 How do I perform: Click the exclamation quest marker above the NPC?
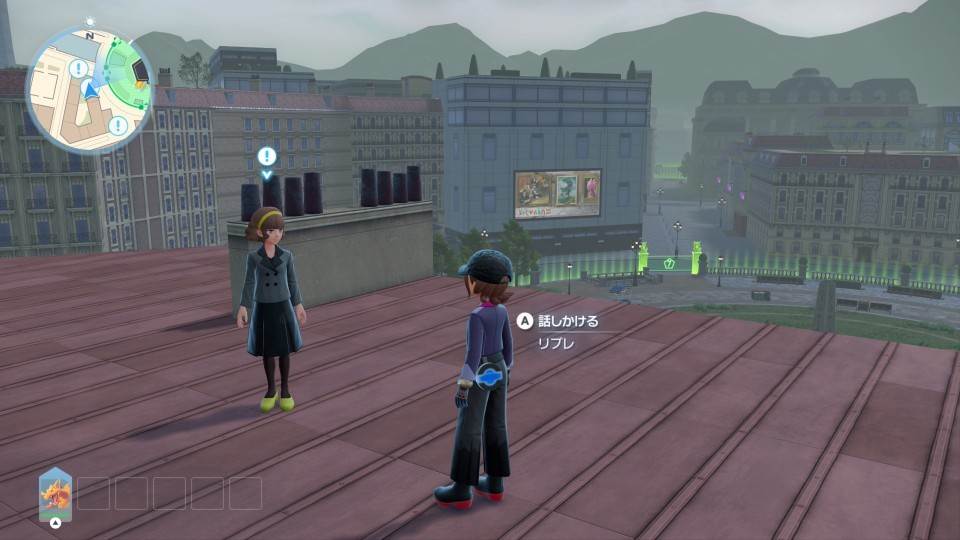266,156
